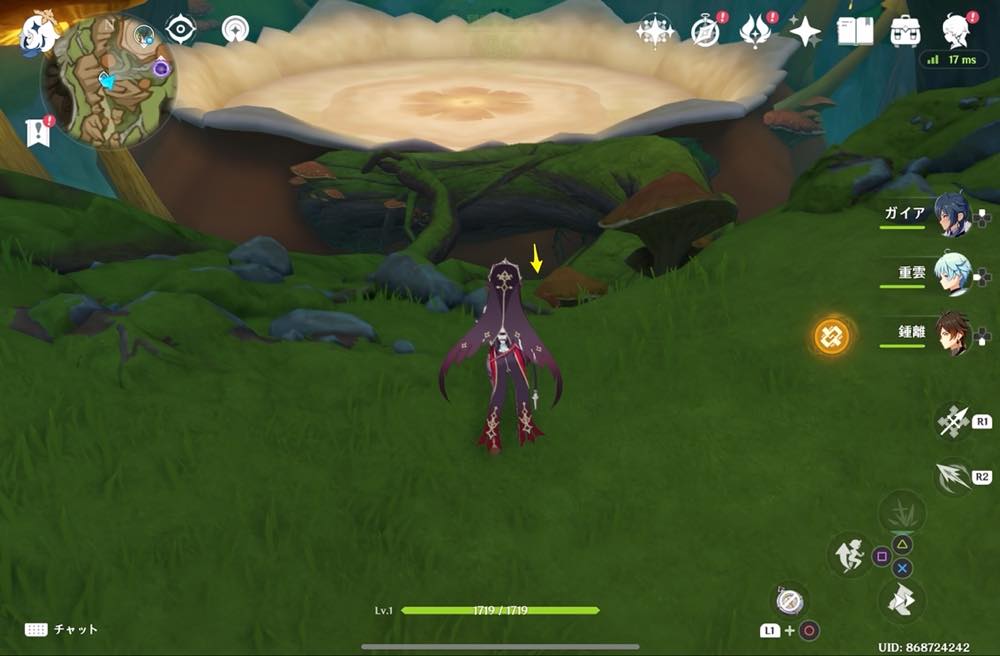Open the winged Battle Pass icon
The width and height of the screenshot is (1000, 656).
[754, 31]
